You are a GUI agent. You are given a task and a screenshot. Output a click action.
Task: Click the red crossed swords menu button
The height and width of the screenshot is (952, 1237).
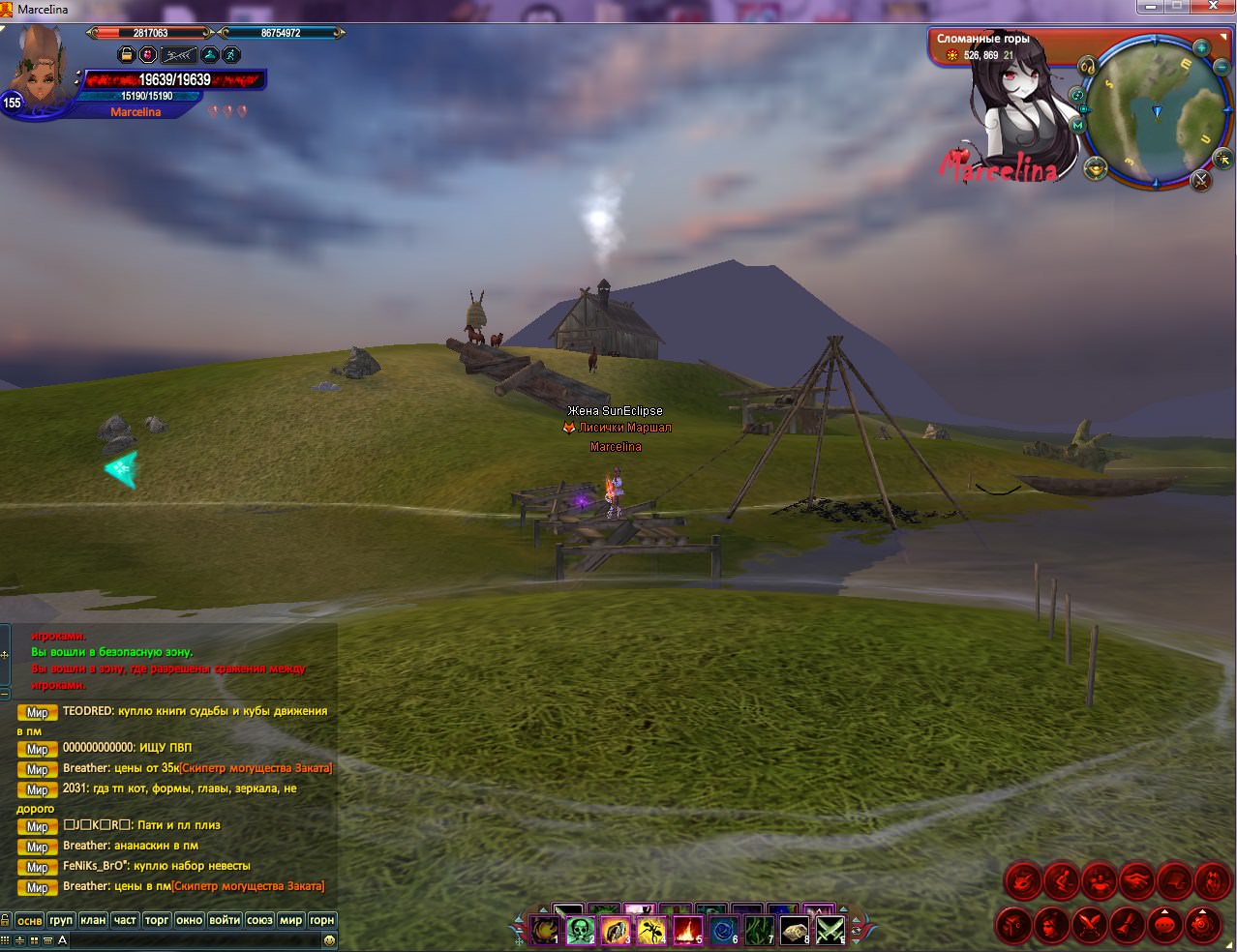click(x=1090, y=926)
